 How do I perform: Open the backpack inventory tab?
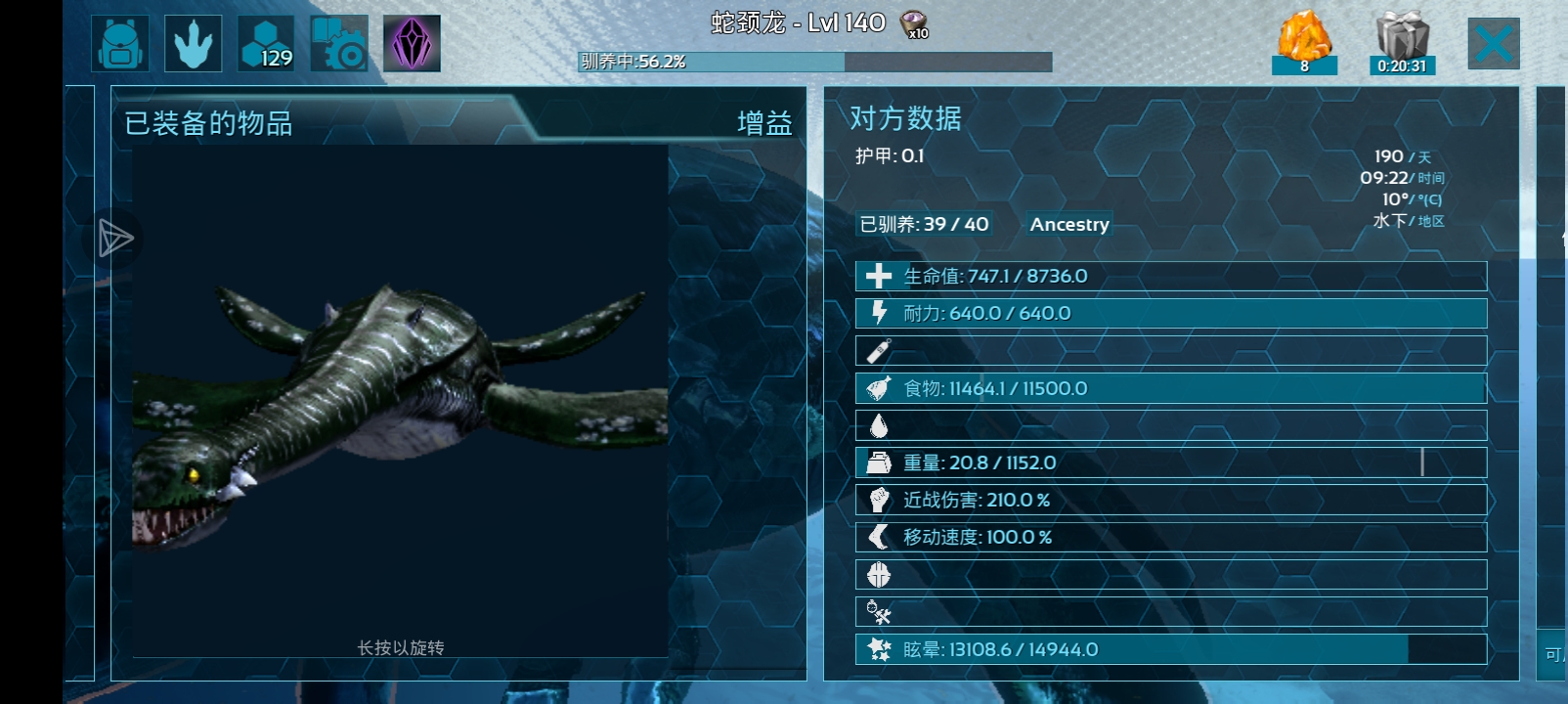(x=120, y=44)
